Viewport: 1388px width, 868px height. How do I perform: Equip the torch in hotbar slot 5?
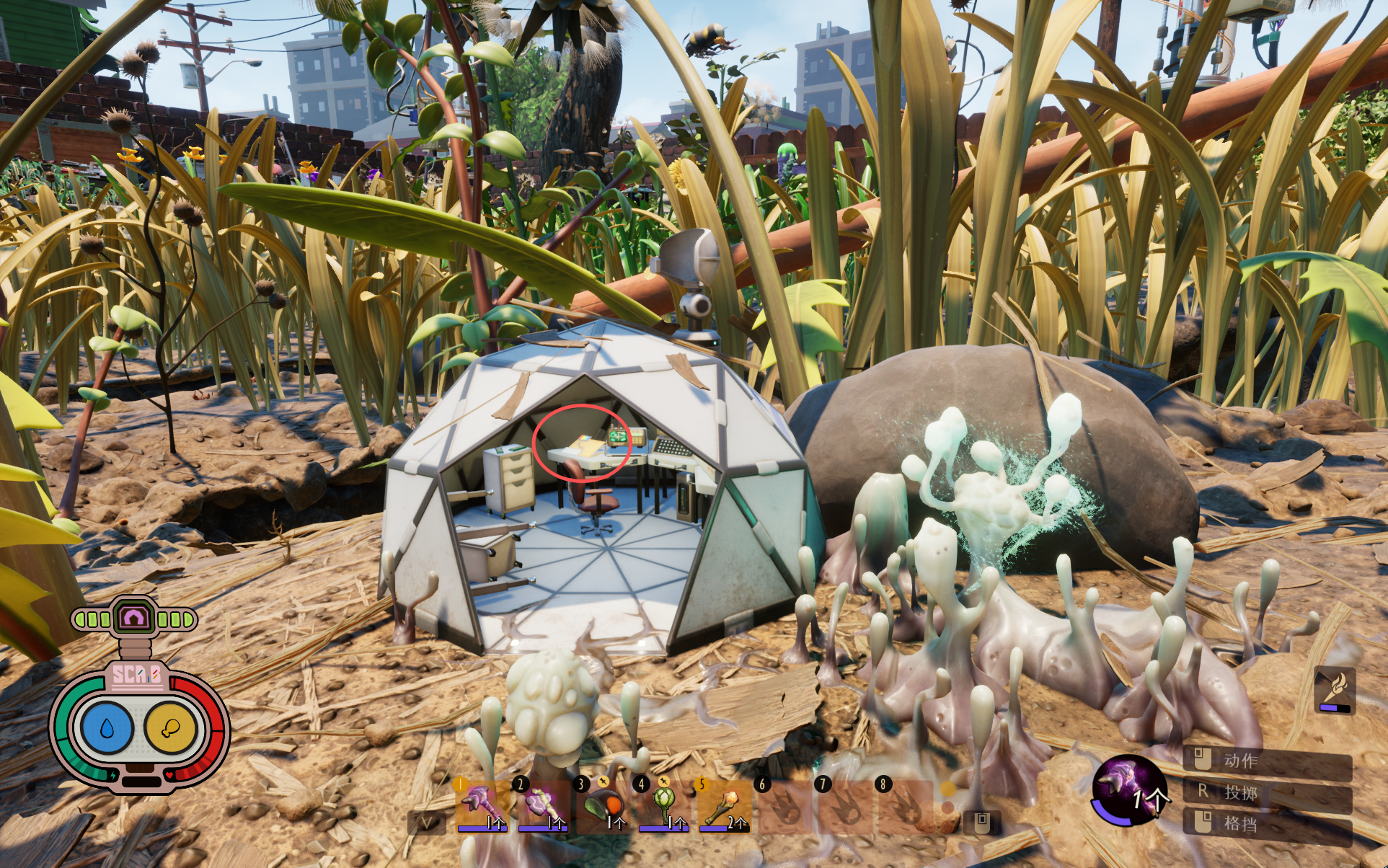click(722, 805)
